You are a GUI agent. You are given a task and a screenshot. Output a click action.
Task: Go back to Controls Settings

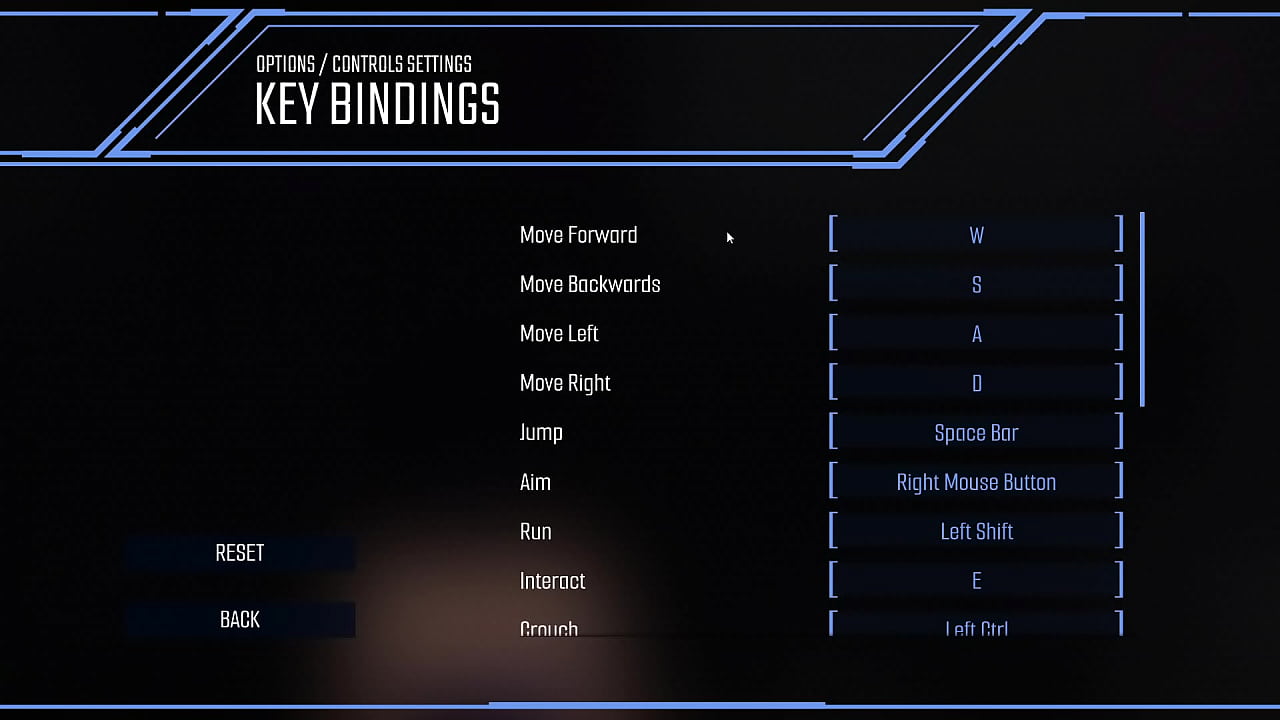tap(240, 620)
